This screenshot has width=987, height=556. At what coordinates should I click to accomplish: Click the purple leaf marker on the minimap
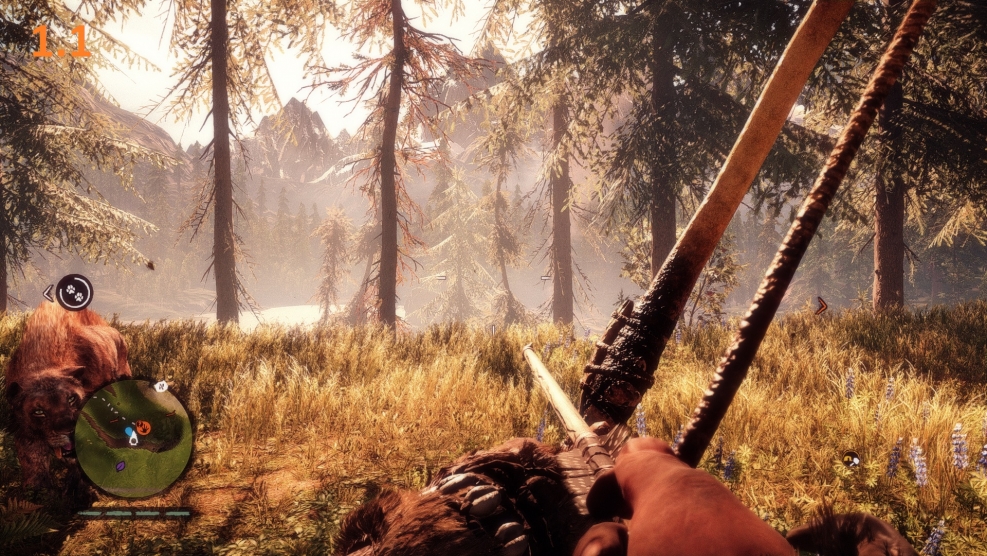click(121, 466)
